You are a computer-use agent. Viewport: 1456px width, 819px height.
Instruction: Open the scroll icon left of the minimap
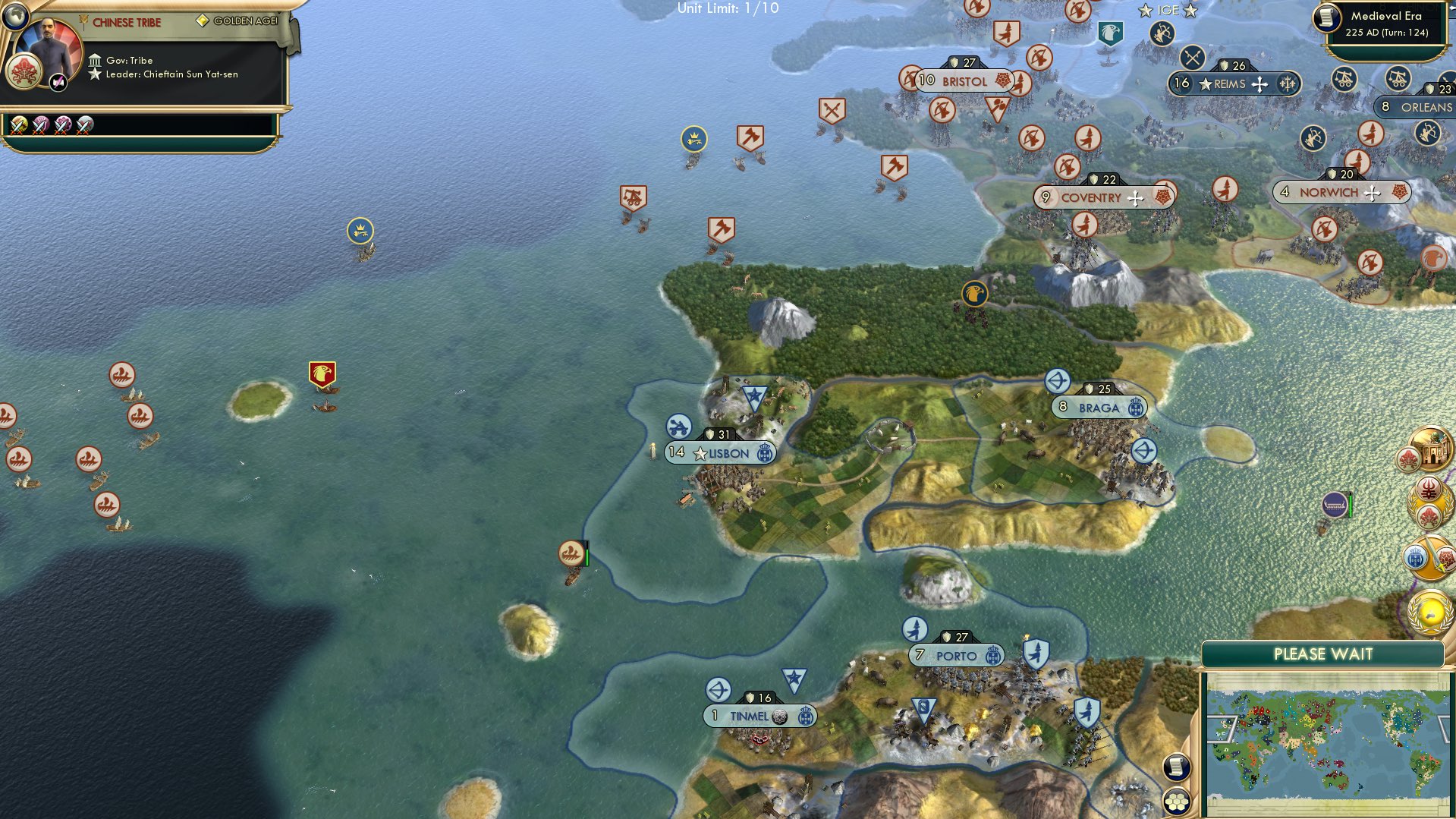click(1176, 767)
